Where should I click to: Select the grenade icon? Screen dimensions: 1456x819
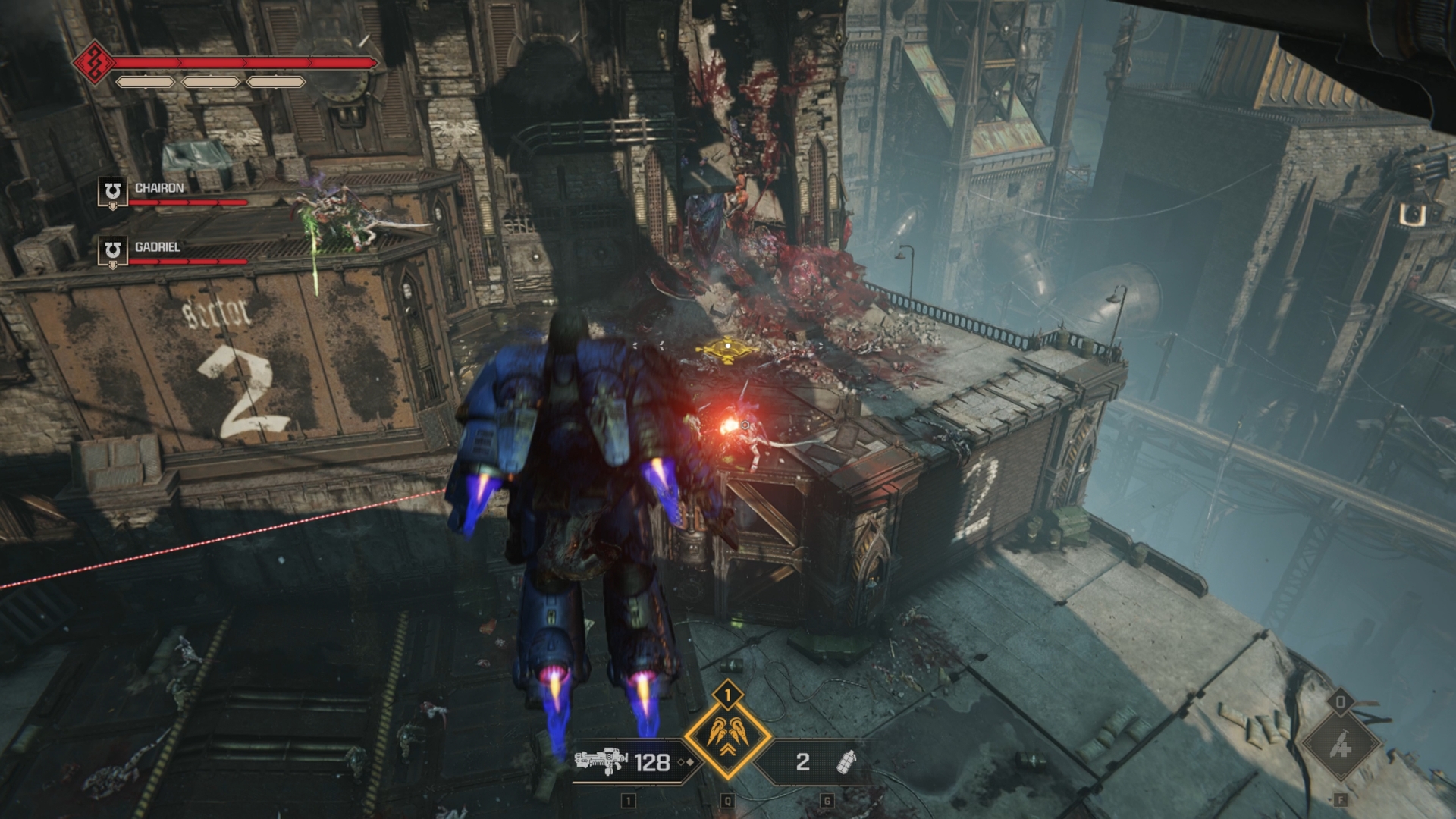pyautogui.click(x=846, y=761)
